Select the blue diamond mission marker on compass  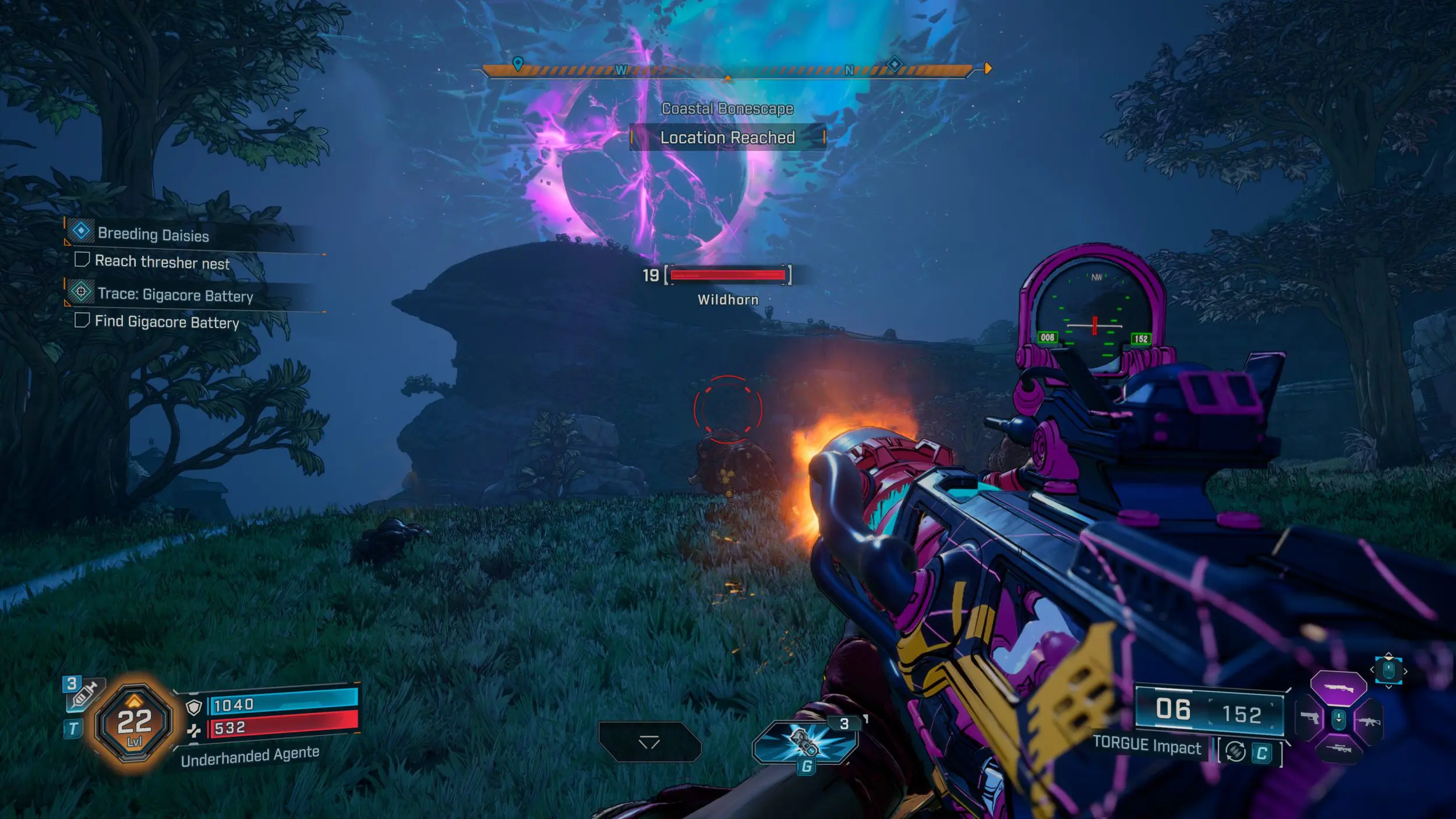[x=894, y=63]
